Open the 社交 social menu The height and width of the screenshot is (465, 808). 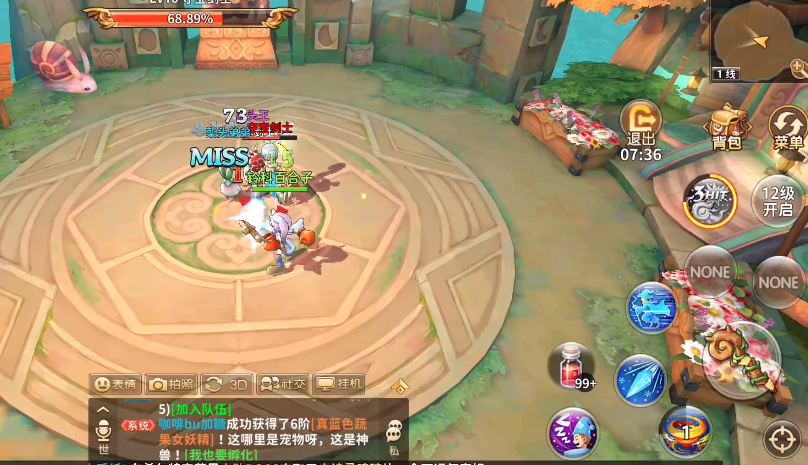pyautogui.click(x=283, y=384)
